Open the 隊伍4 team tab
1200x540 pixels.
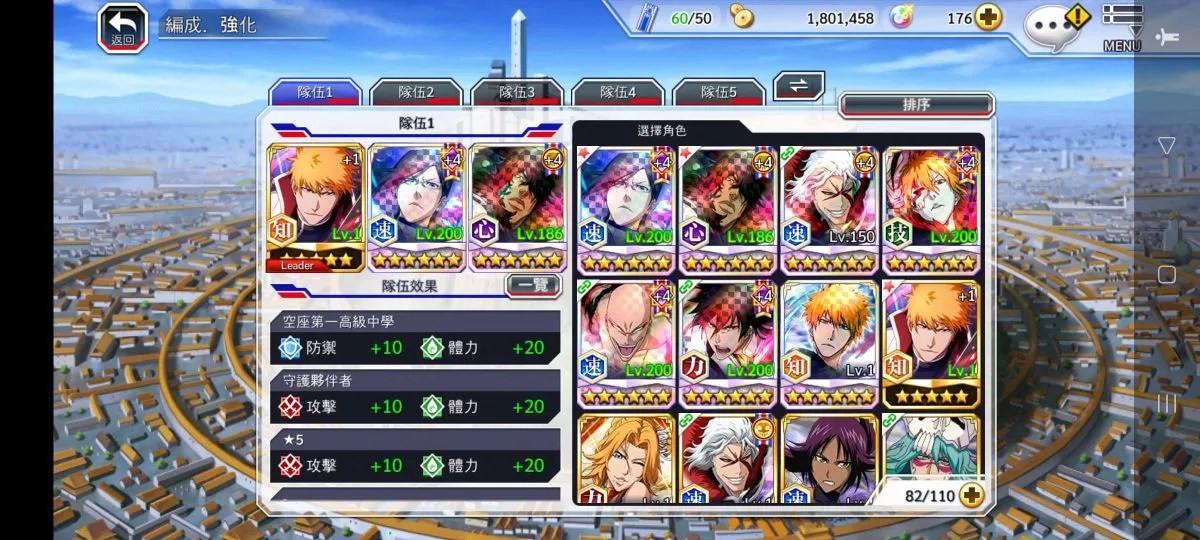click(618, 92)
